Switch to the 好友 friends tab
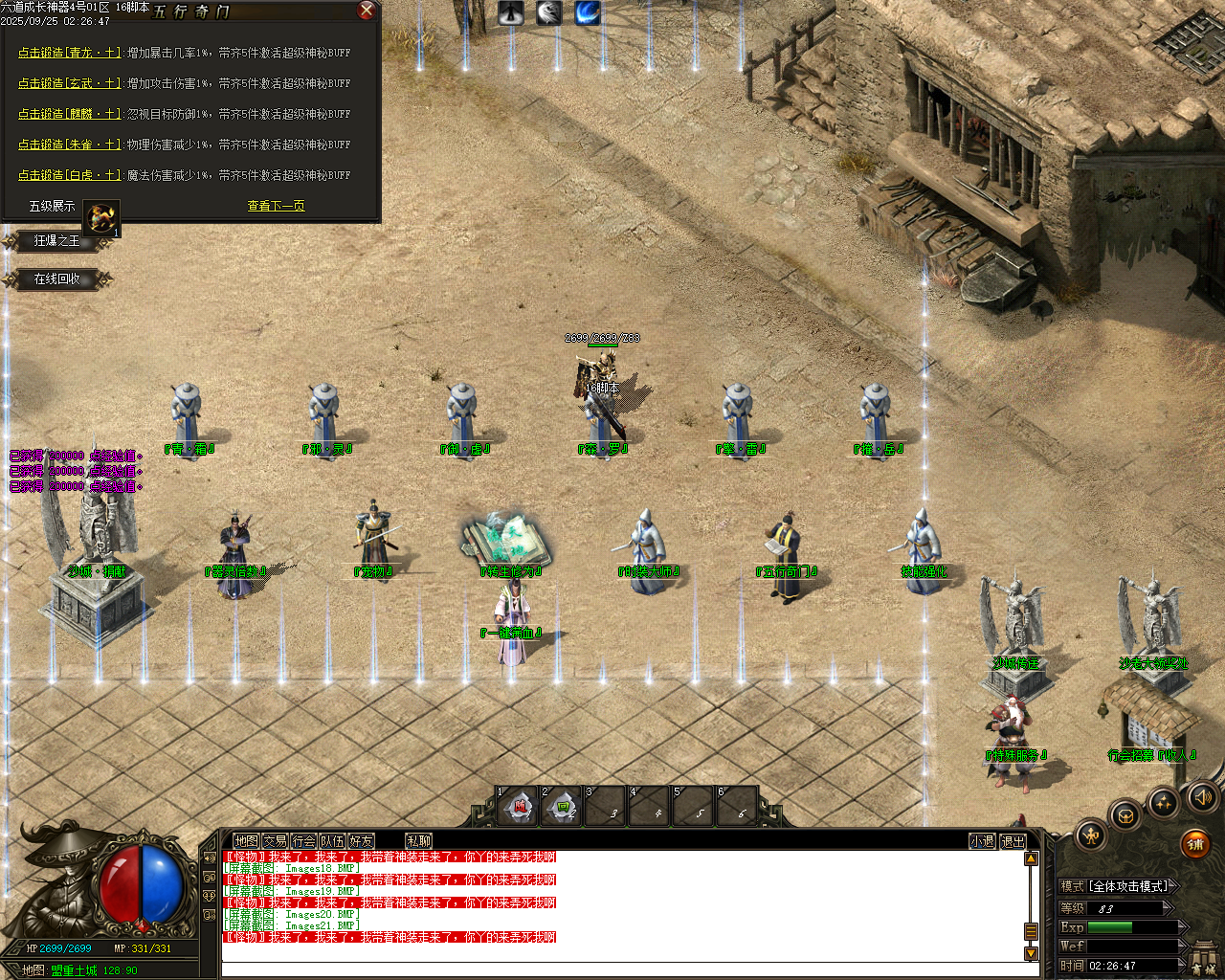Image resolution: width=1225 pixels, height=980 pixels. click(x=362, y=839)
